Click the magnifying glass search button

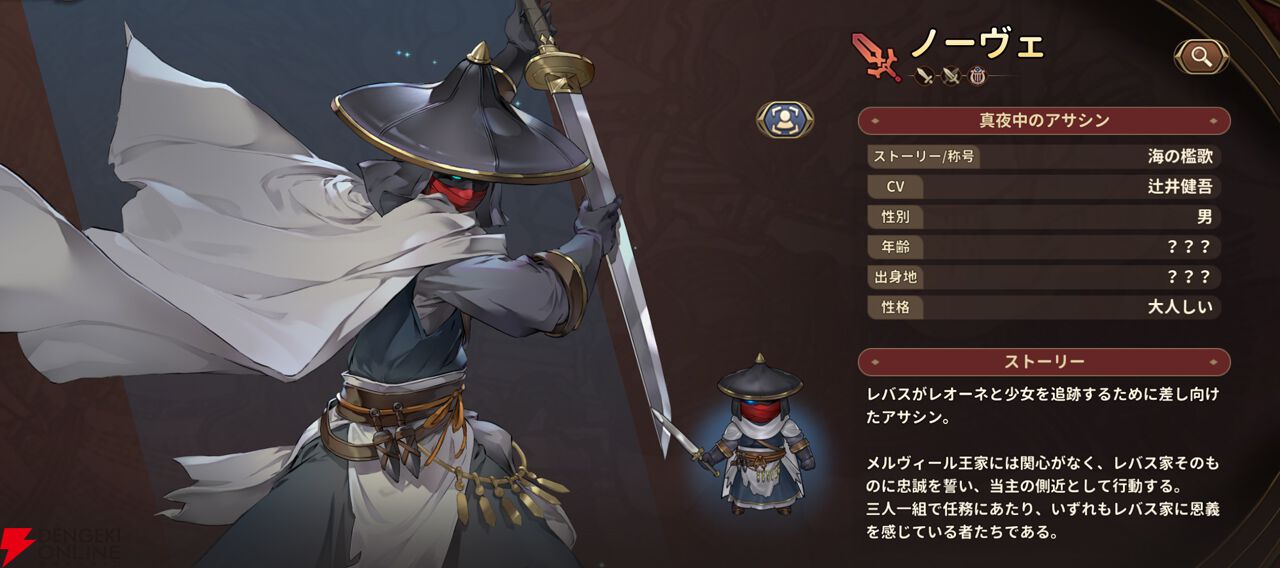click(x=1201, y=57)
